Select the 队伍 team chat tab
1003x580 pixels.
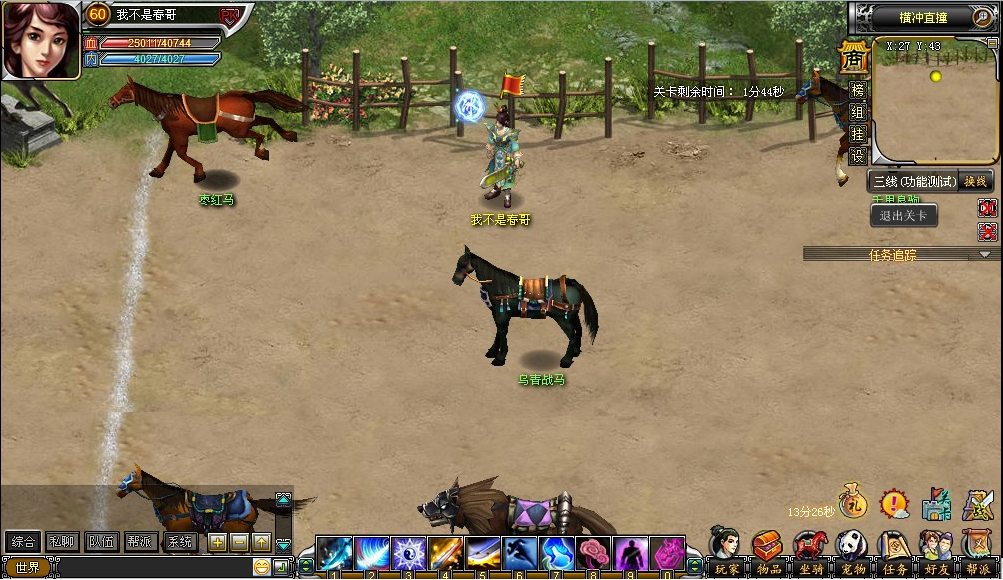(x=101, y=542)
